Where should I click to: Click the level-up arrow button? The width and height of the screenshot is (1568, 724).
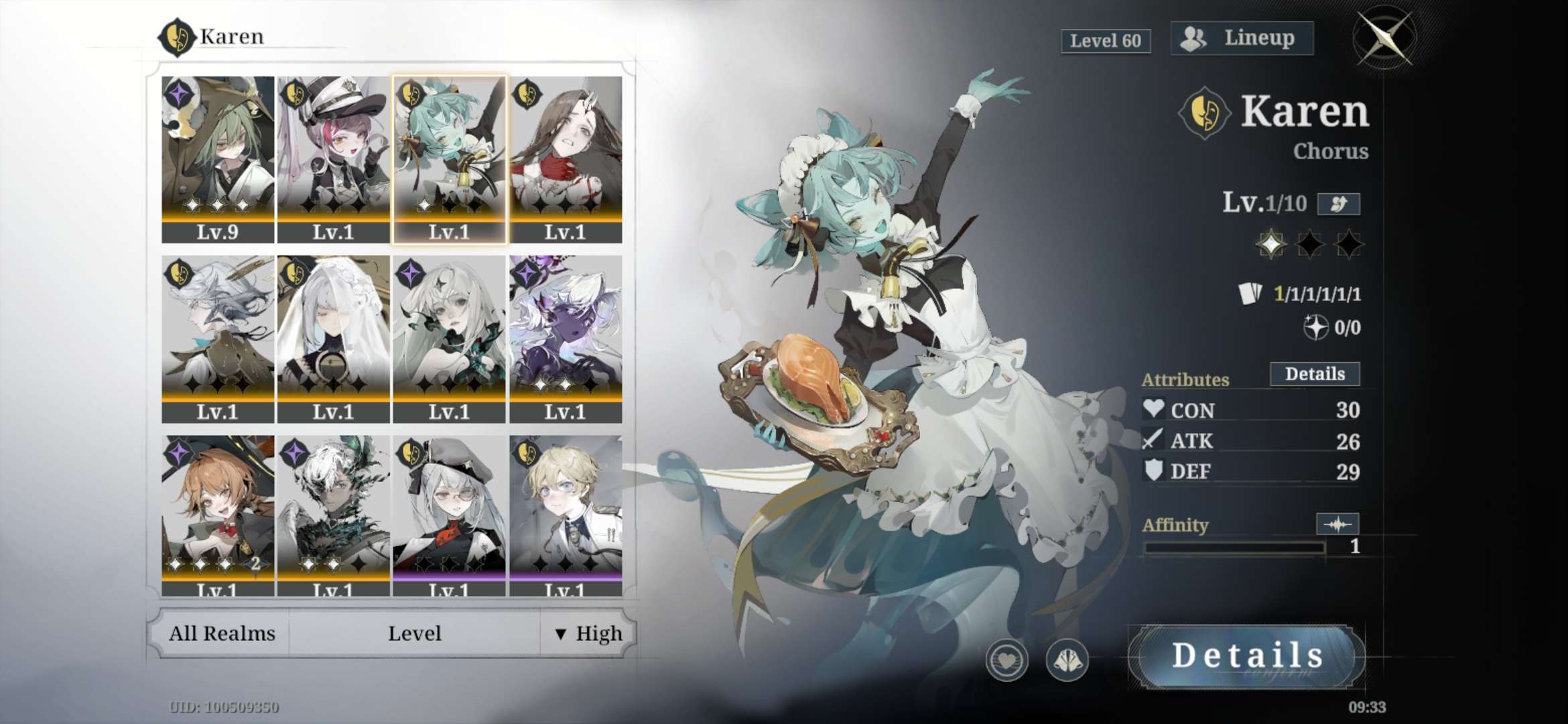point(1338,204)
